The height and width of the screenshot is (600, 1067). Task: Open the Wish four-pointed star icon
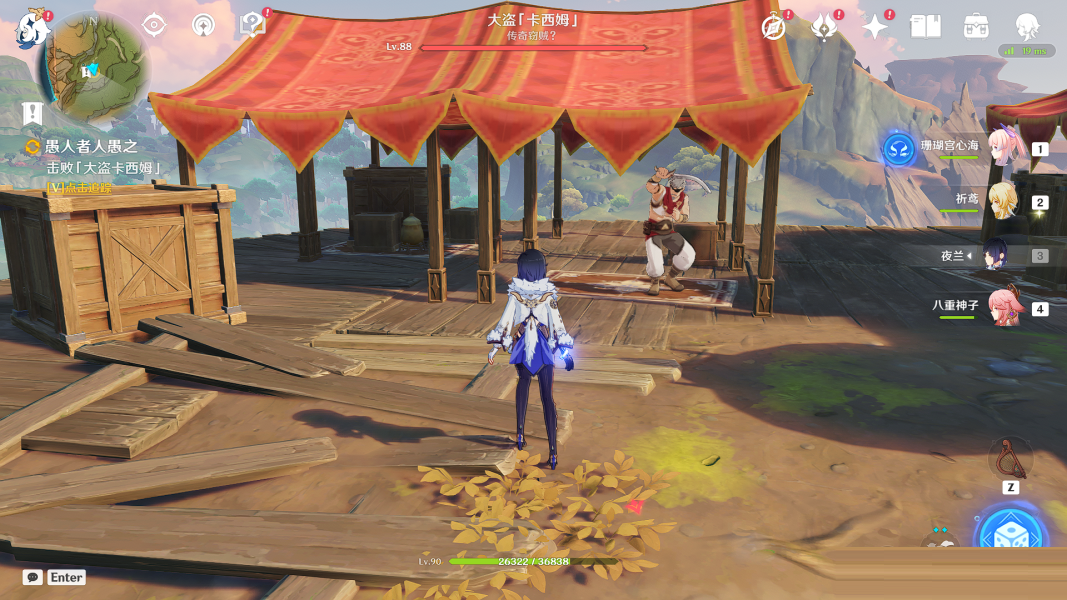click(x=875, y=27)
